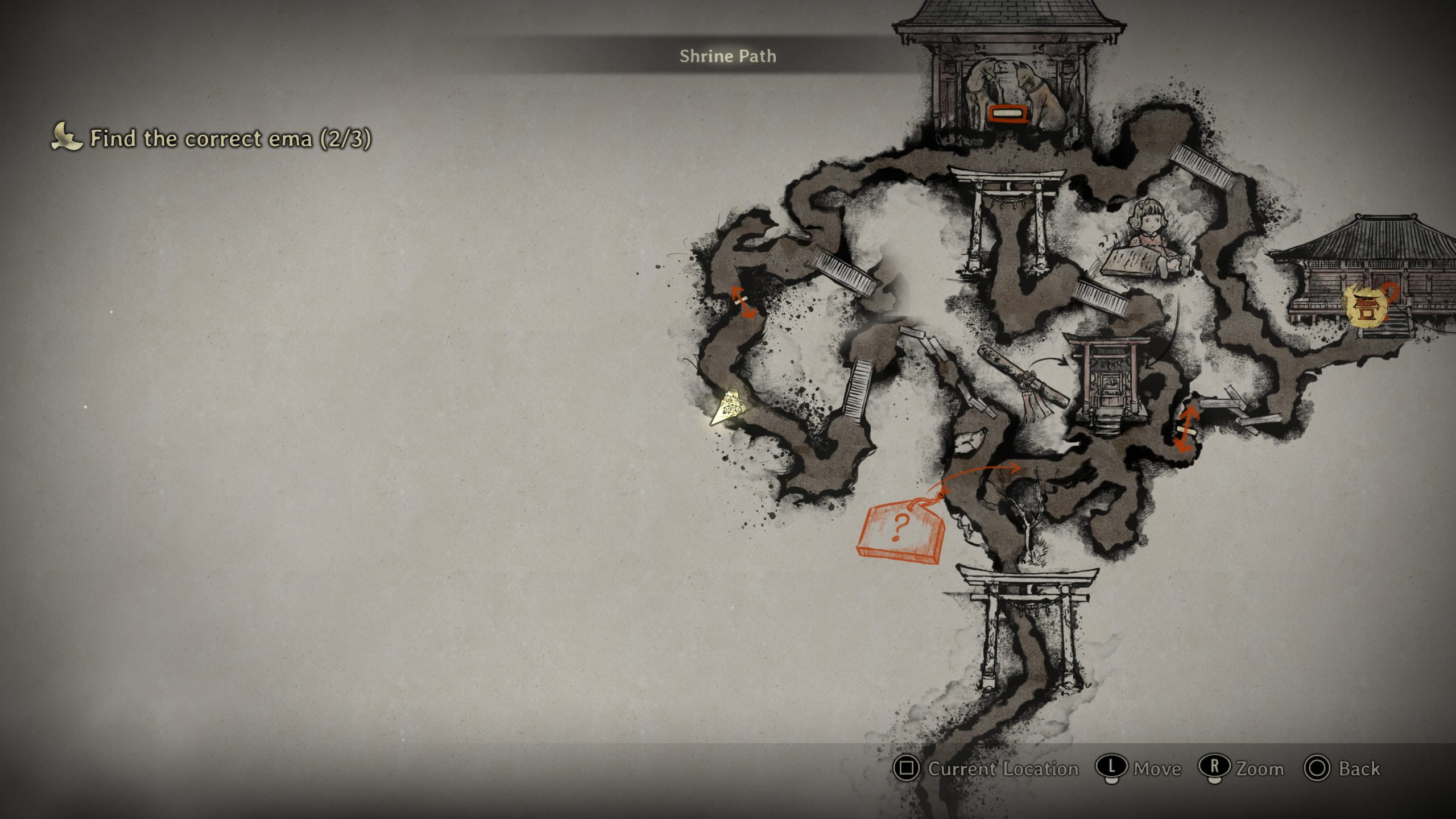Select the red double-arrow marker by broken planks
This screenshot has width=1456, height=819.
[1186, 428]
